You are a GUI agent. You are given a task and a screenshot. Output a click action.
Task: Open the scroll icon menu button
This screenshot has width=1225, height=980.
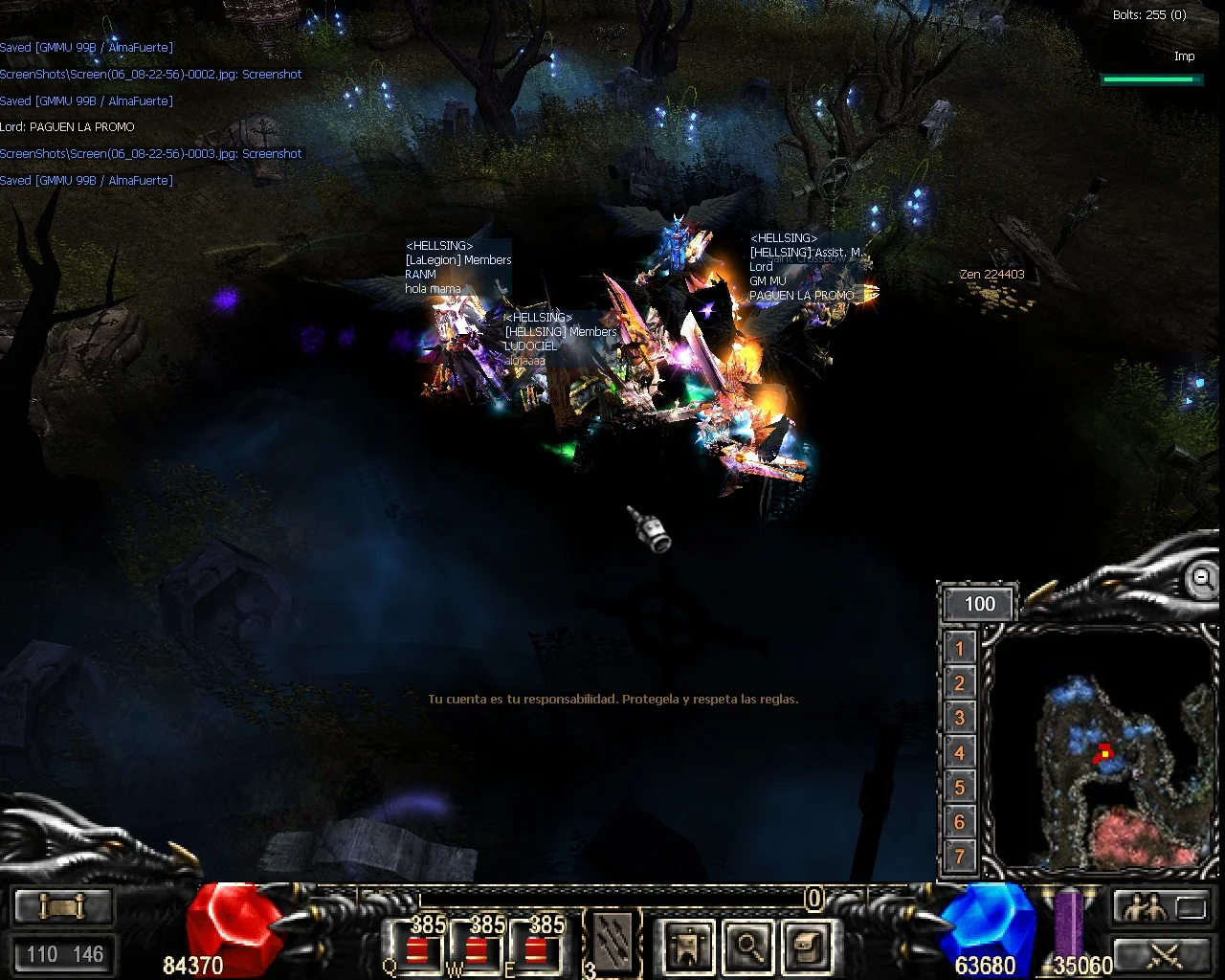point(807,946)
